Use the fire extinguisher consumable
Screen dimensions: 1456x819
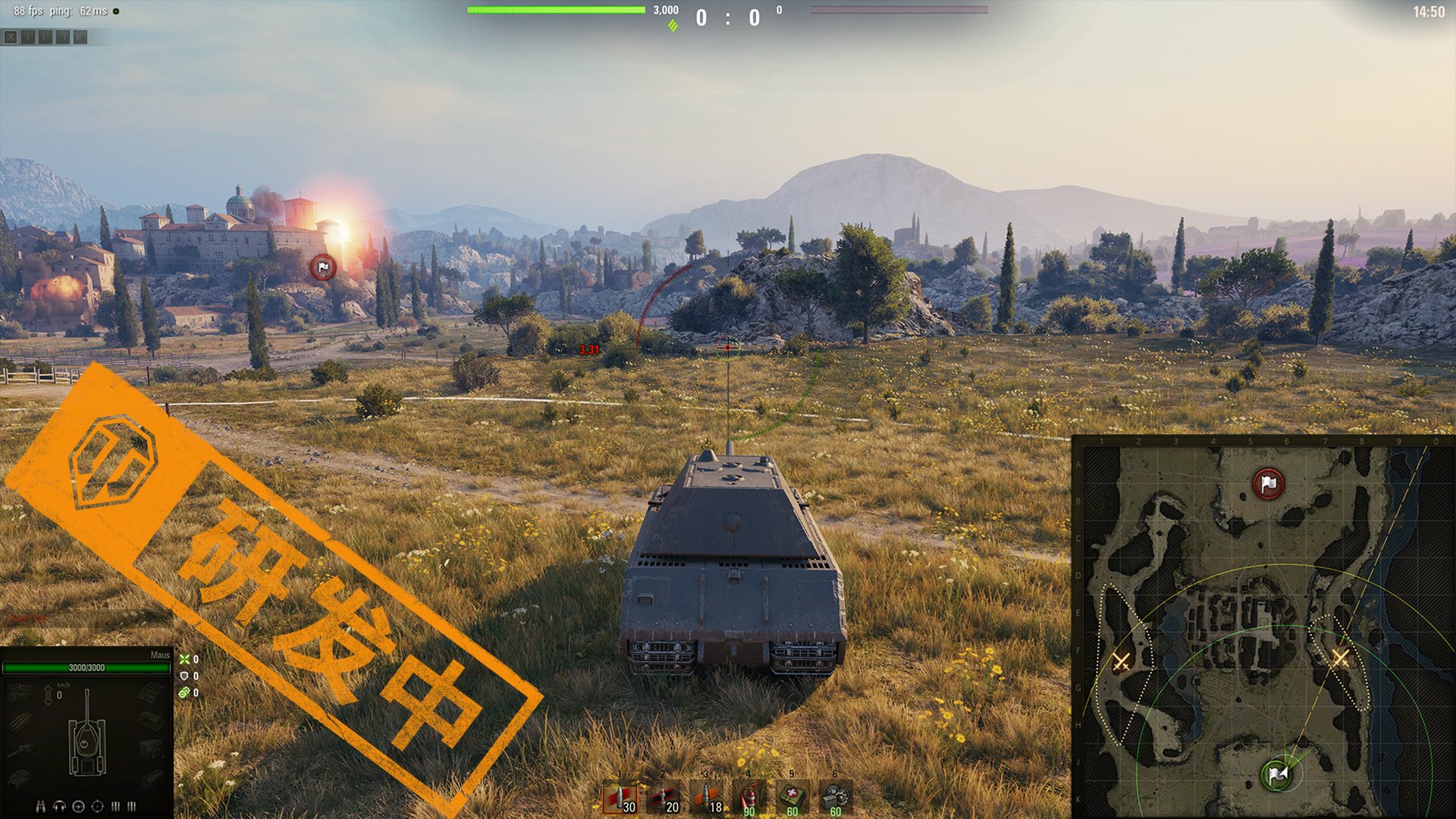(749, 799)
